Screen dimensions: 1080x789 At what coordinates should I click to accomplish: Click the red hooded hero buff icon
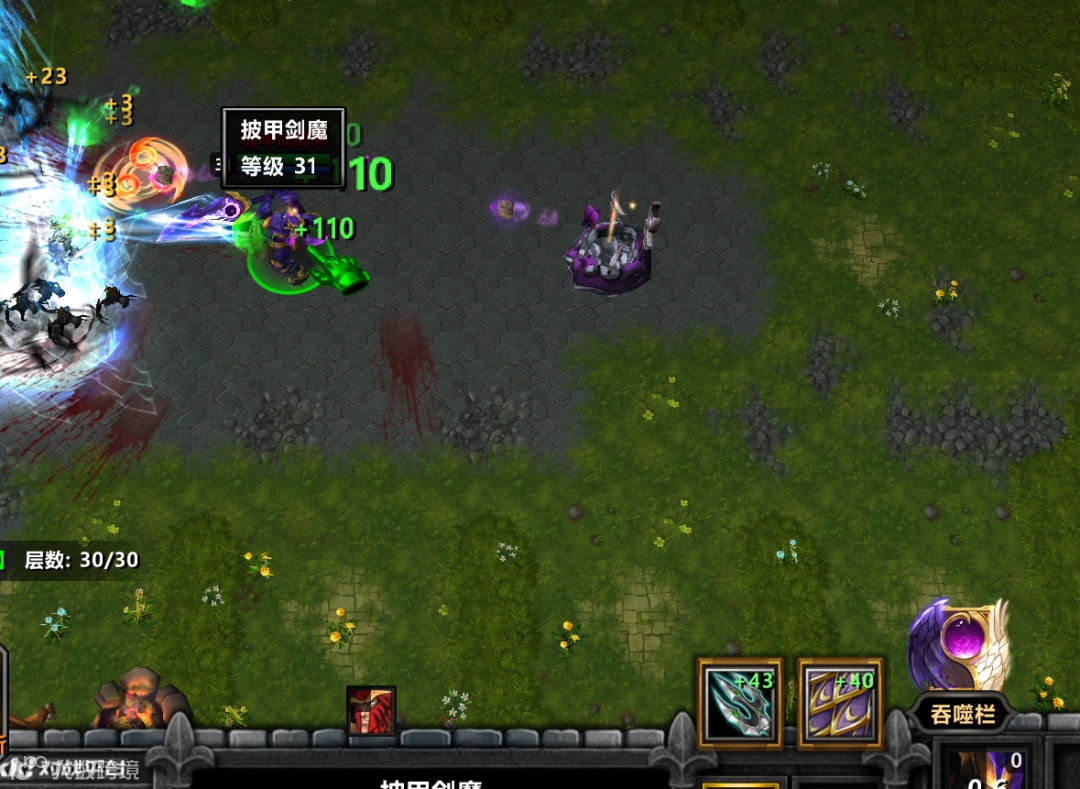coord(371,710)
